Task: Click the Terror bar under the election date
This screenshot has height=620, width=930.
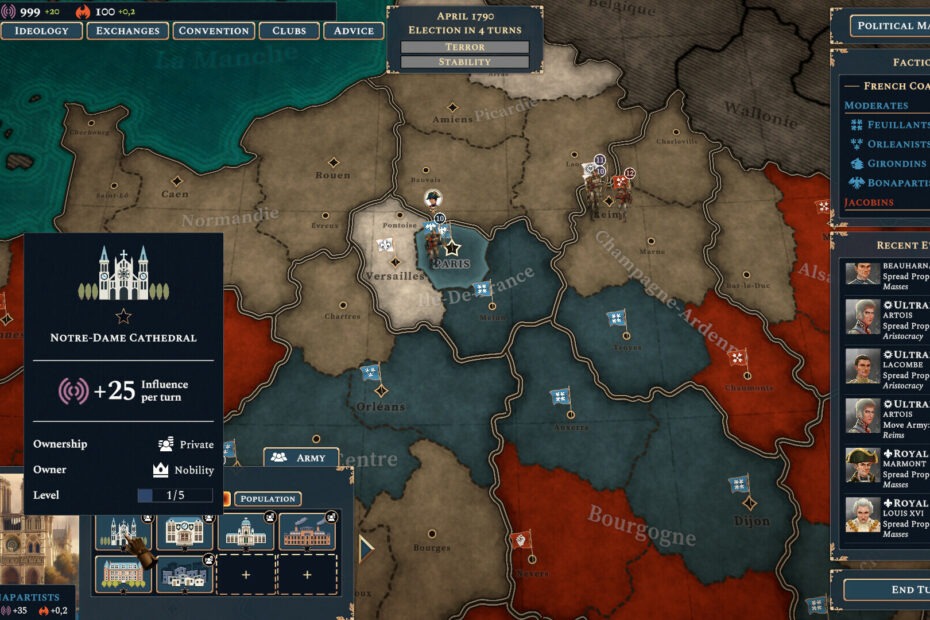Action: pyautogui.click(x=464, y=47)
